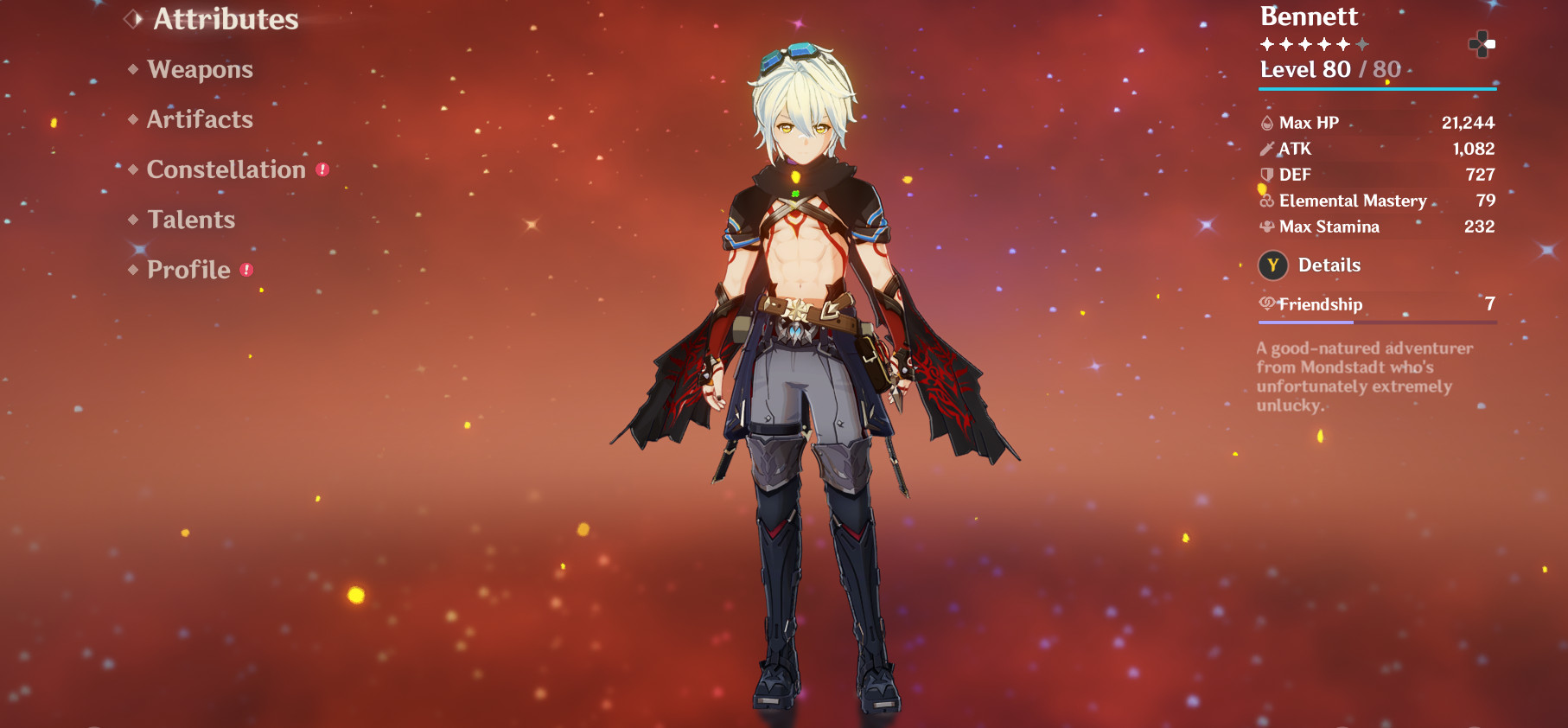Viewport: 1568px width, 728px height.
Task: Click the Y gamepad button icon
Action: [x=1271, y=265]
